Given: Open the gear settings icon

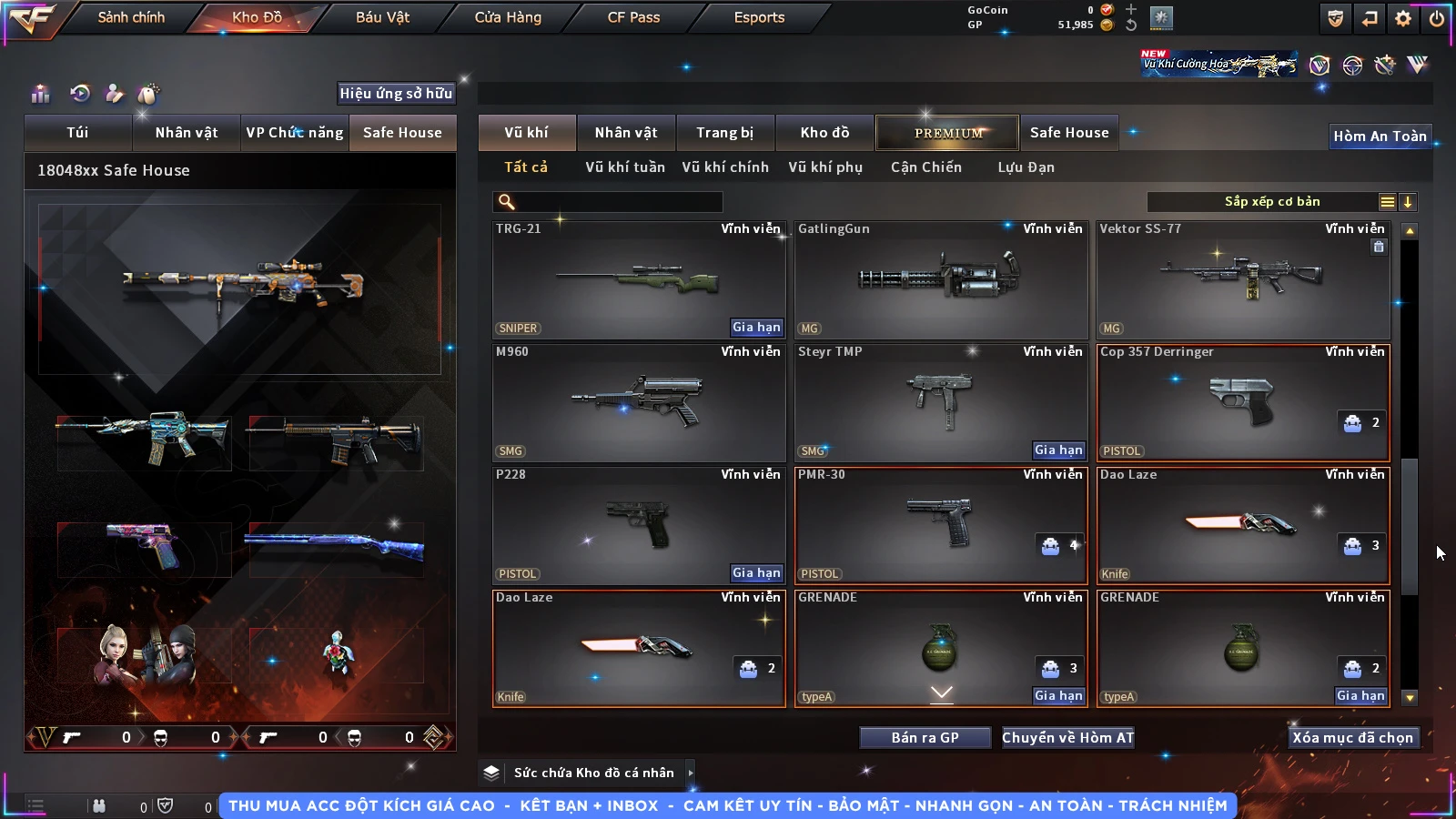Looking at the screenshot, I should (x=1403, y=18).
